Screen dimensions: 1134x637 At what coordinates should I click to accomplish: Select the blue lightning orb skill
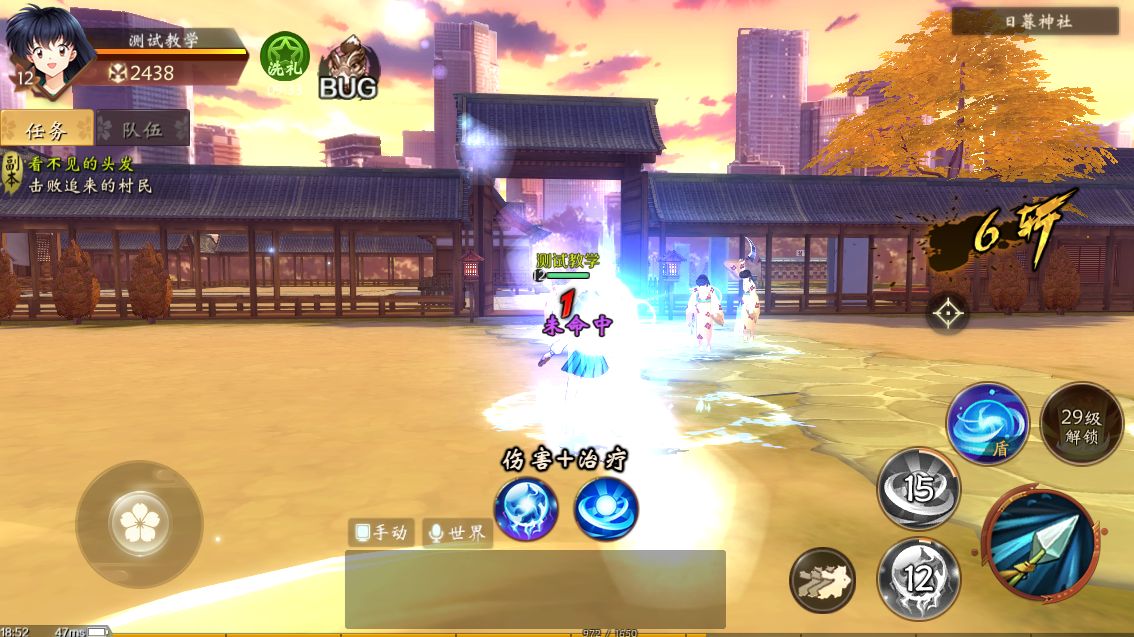click(x=526, y=509)
